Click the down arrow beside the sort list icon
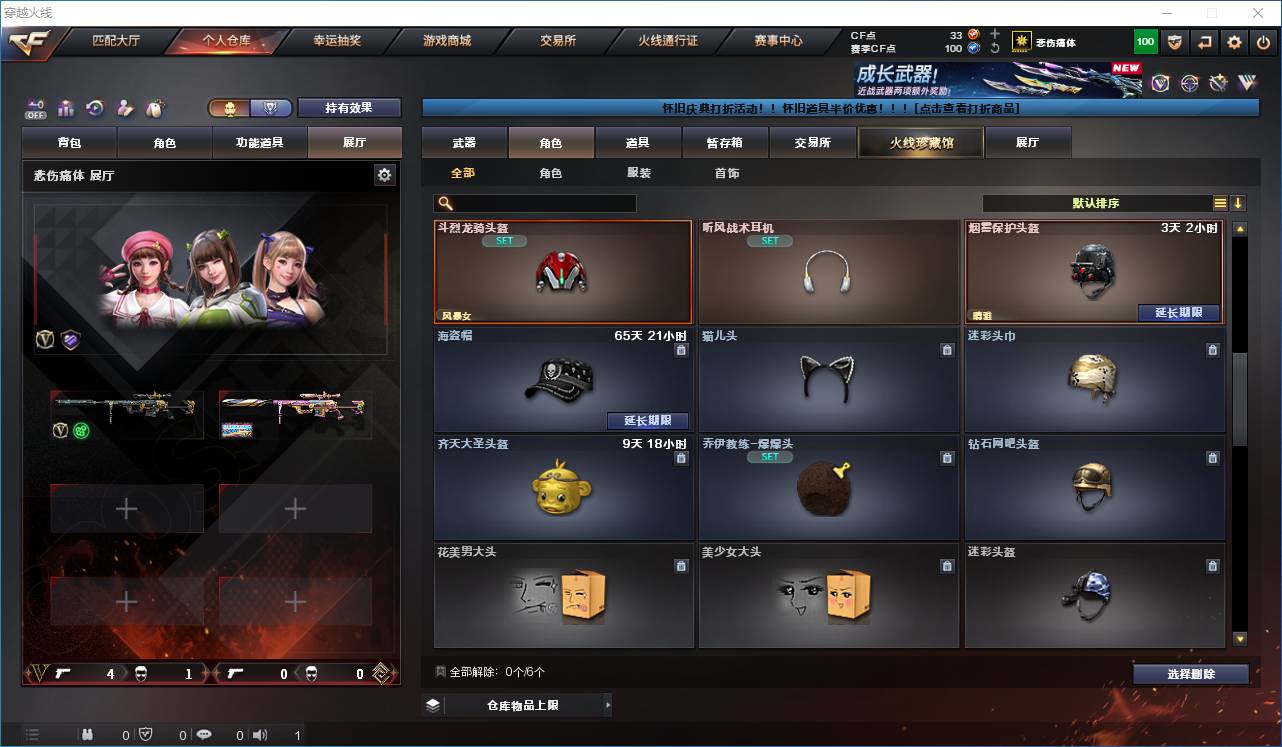The image size is (1282, 747). tap(1239, 203)
